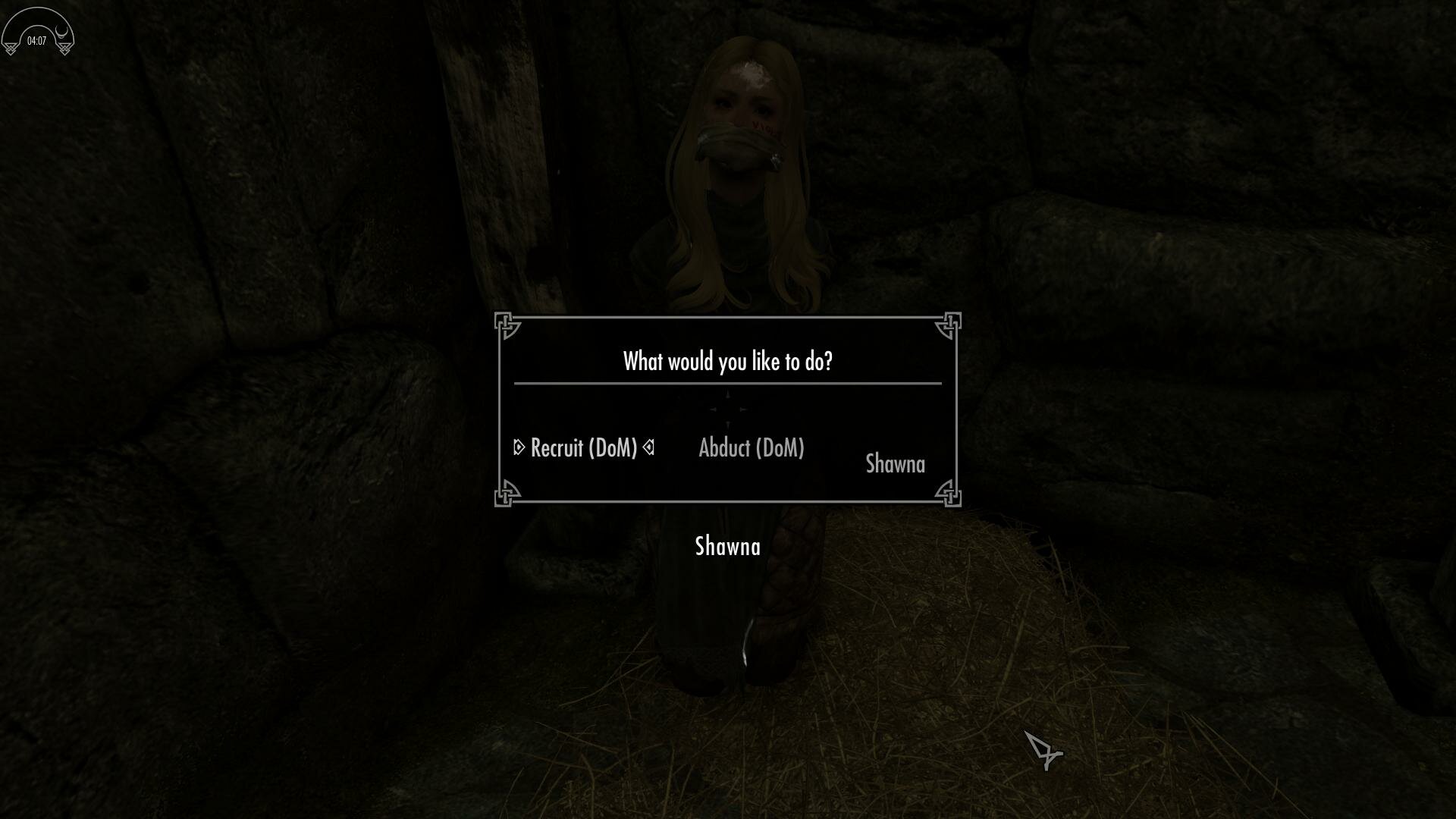Click the Shawna name label below the dialog
This screenshot has width=1456, height=819.
727,547
